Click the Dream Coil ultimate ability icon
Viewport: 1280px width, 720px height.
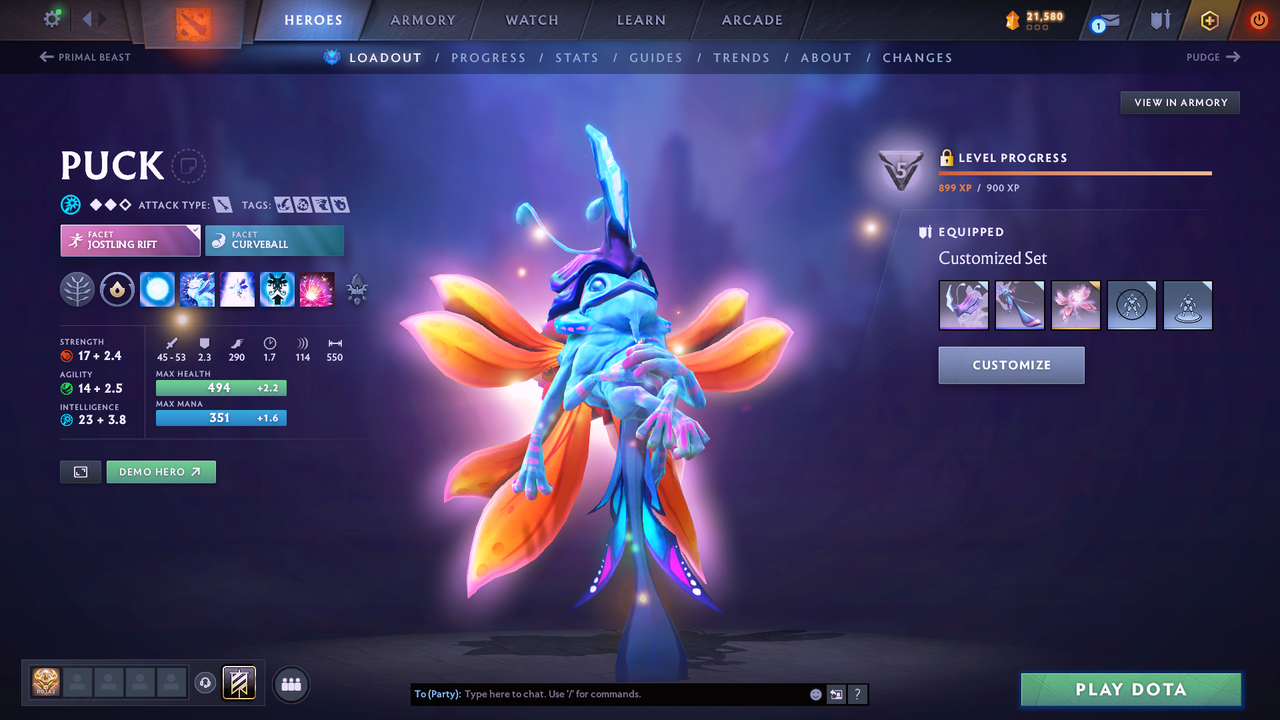click(317, 289)
